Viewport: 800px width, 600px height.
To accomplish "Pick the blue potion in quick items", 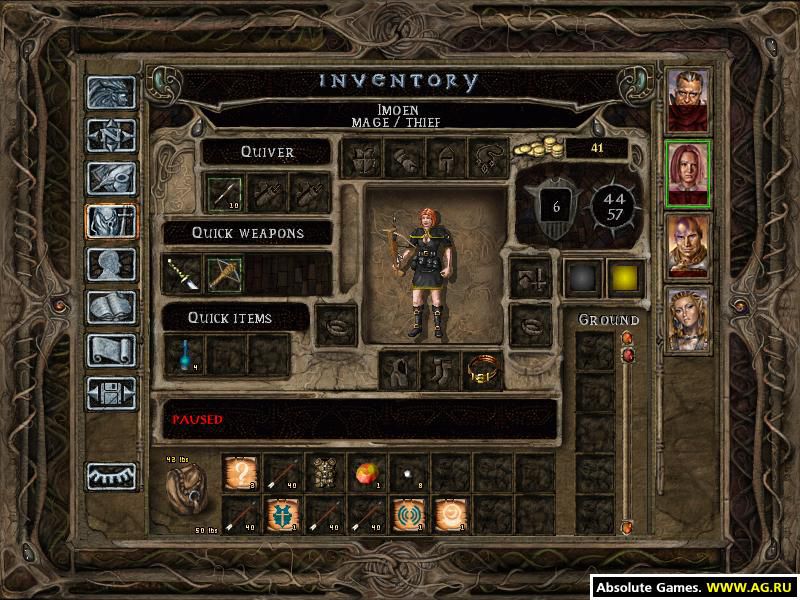I will tap(185, 354).
